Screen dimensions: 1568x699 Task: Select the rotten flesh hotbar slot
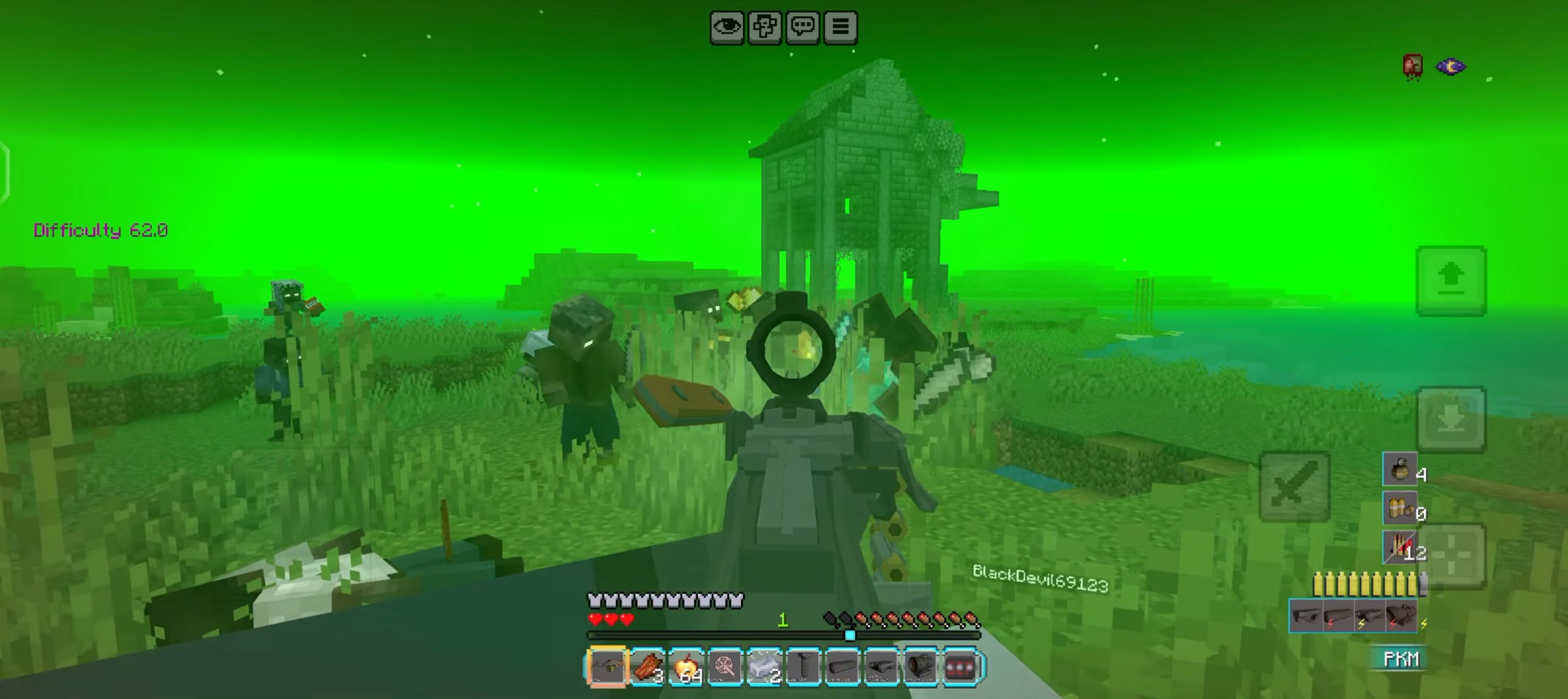(x=647, y=666)
